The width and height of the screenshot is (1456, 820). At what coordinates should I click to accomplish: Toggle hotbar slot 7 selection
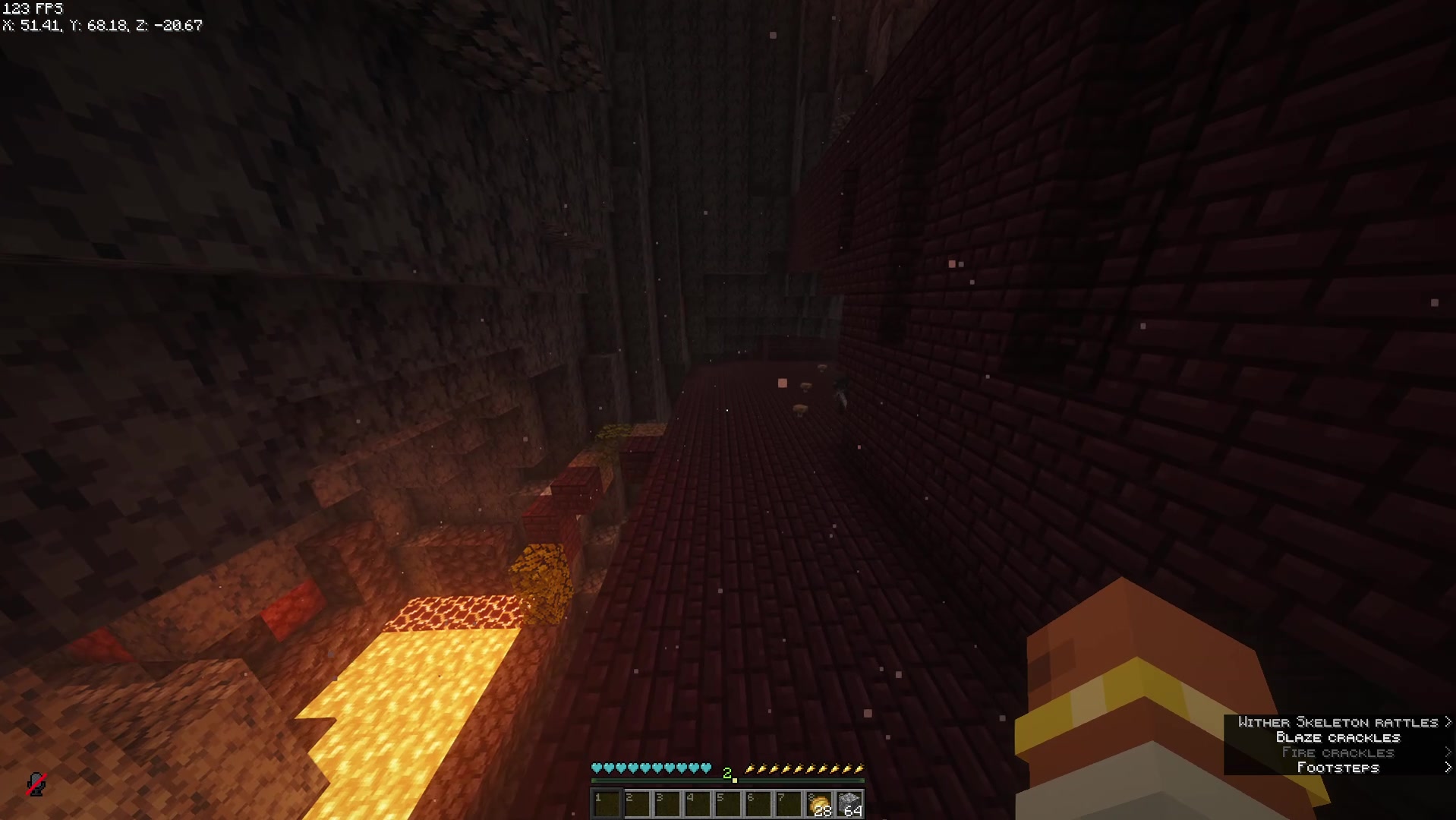pos(788,801)
